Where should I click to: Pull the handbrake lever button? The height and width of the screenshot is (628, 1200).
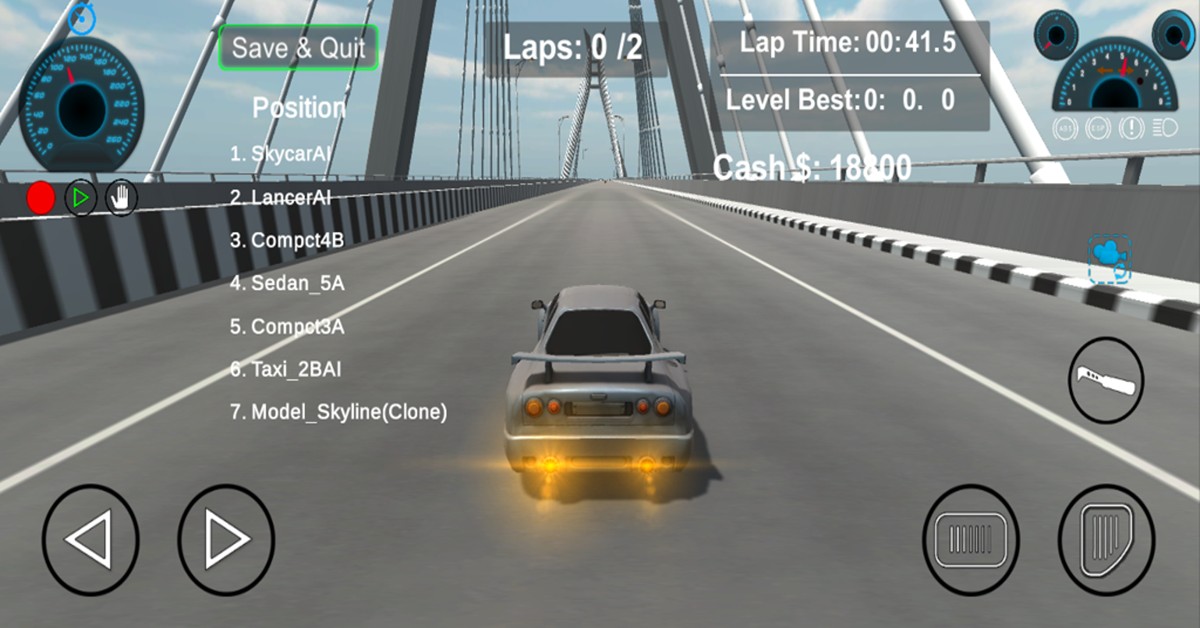pos(1106,380)
